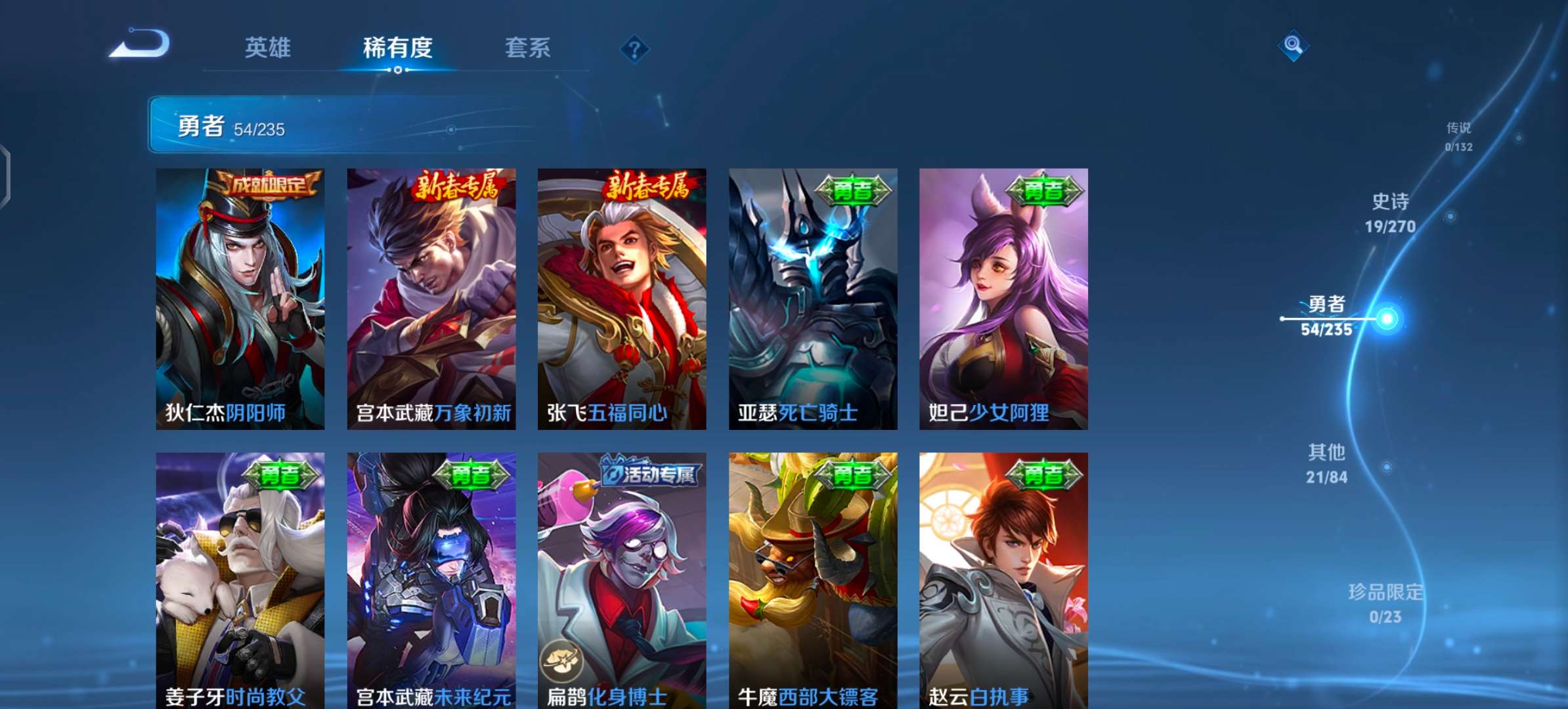The width and height of the screenshot is (1568, 709).
Task: Select 张飞 五福同心 skin card
Action: tap(622, 299)
